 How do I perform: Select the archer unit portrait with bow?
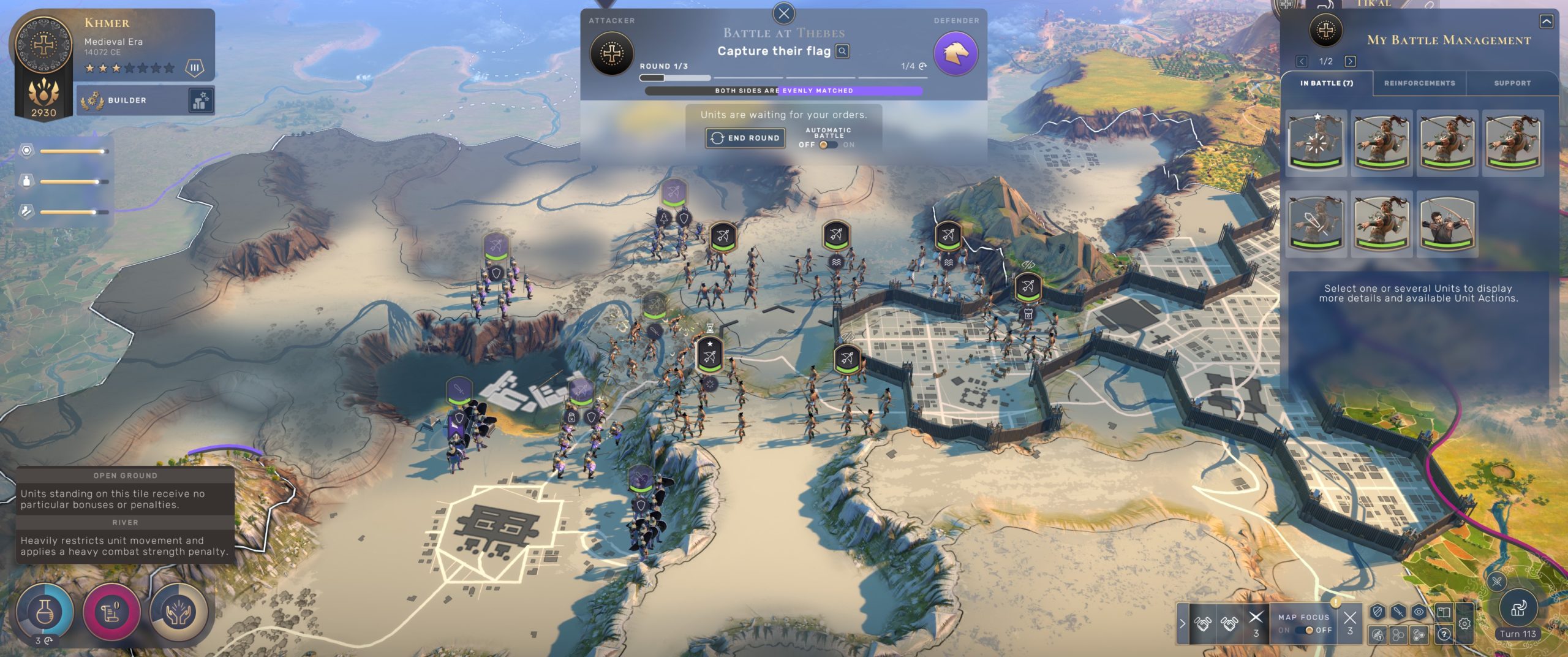click(1447, 223)
